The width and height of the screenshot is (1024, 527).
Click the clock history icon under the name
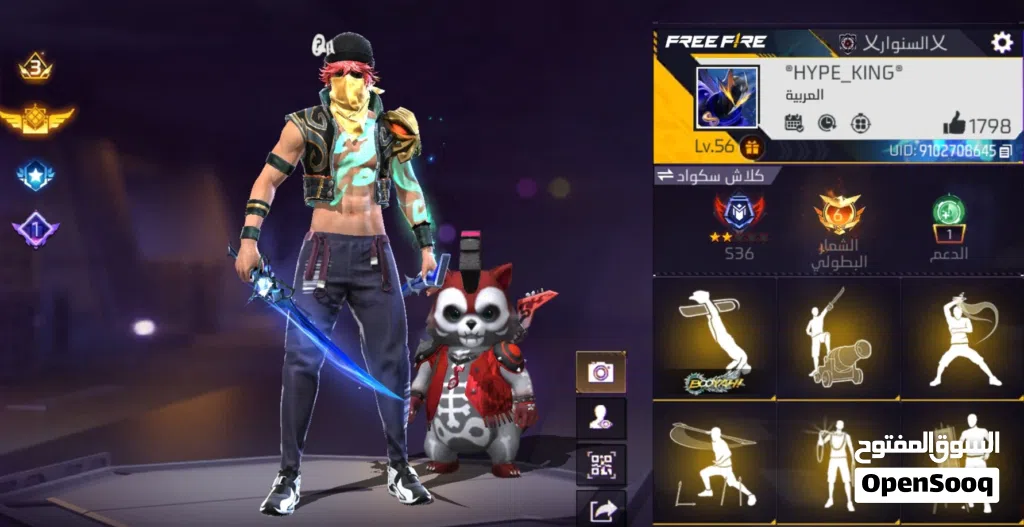click(x=827, y=123)
